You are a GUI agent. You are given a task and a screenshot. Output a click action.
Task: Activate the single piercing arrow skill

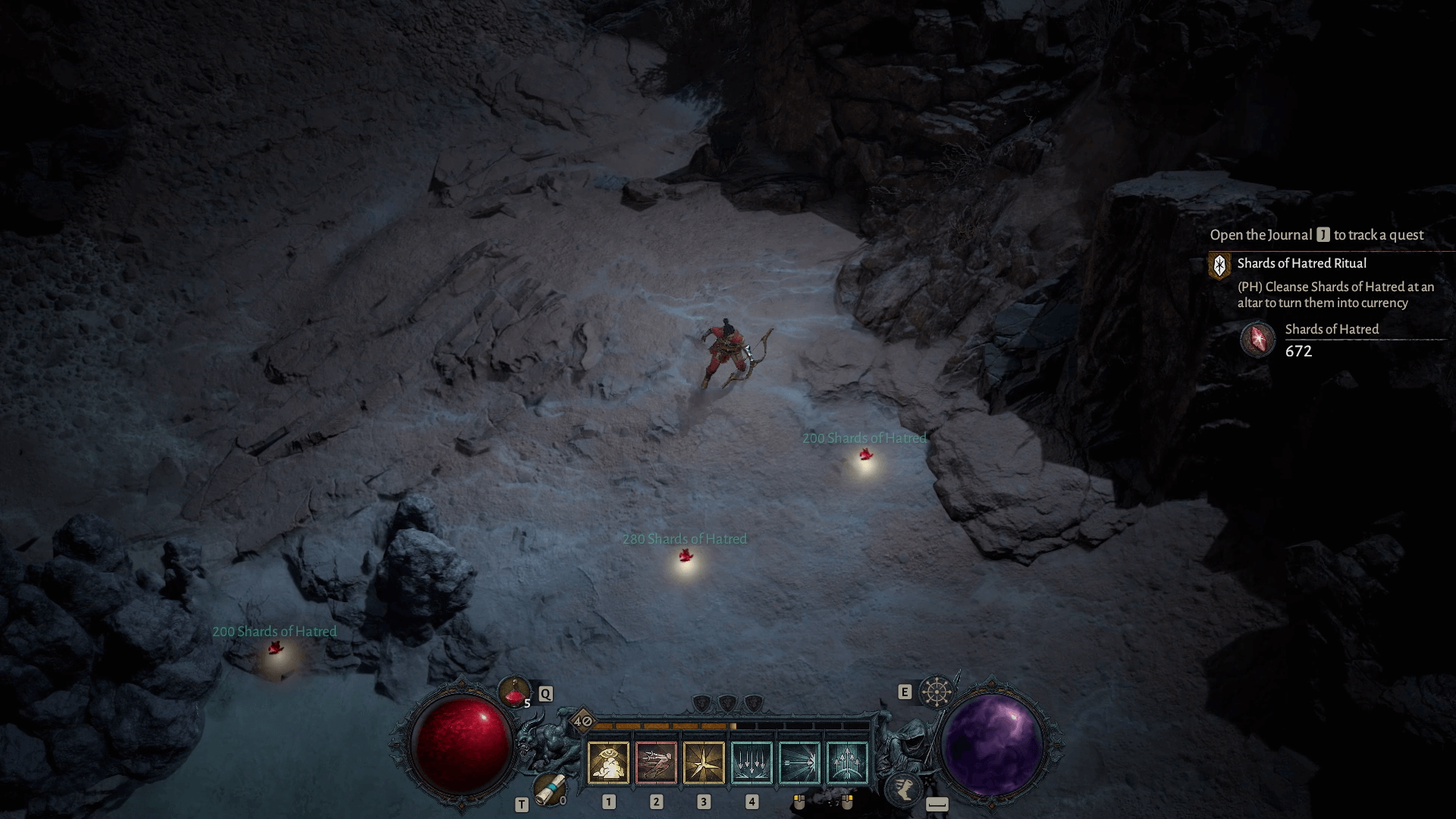click(x=799, y=763)
